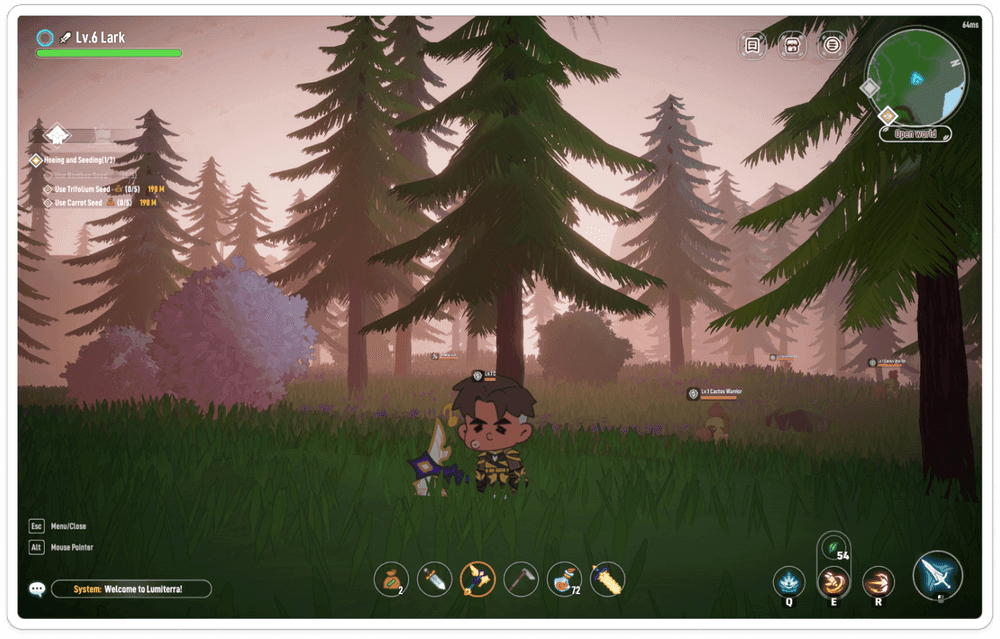This screenshot has width=1000, height=639.
Task: Click the Open world label under the minimap
Action: coord(915,133)
